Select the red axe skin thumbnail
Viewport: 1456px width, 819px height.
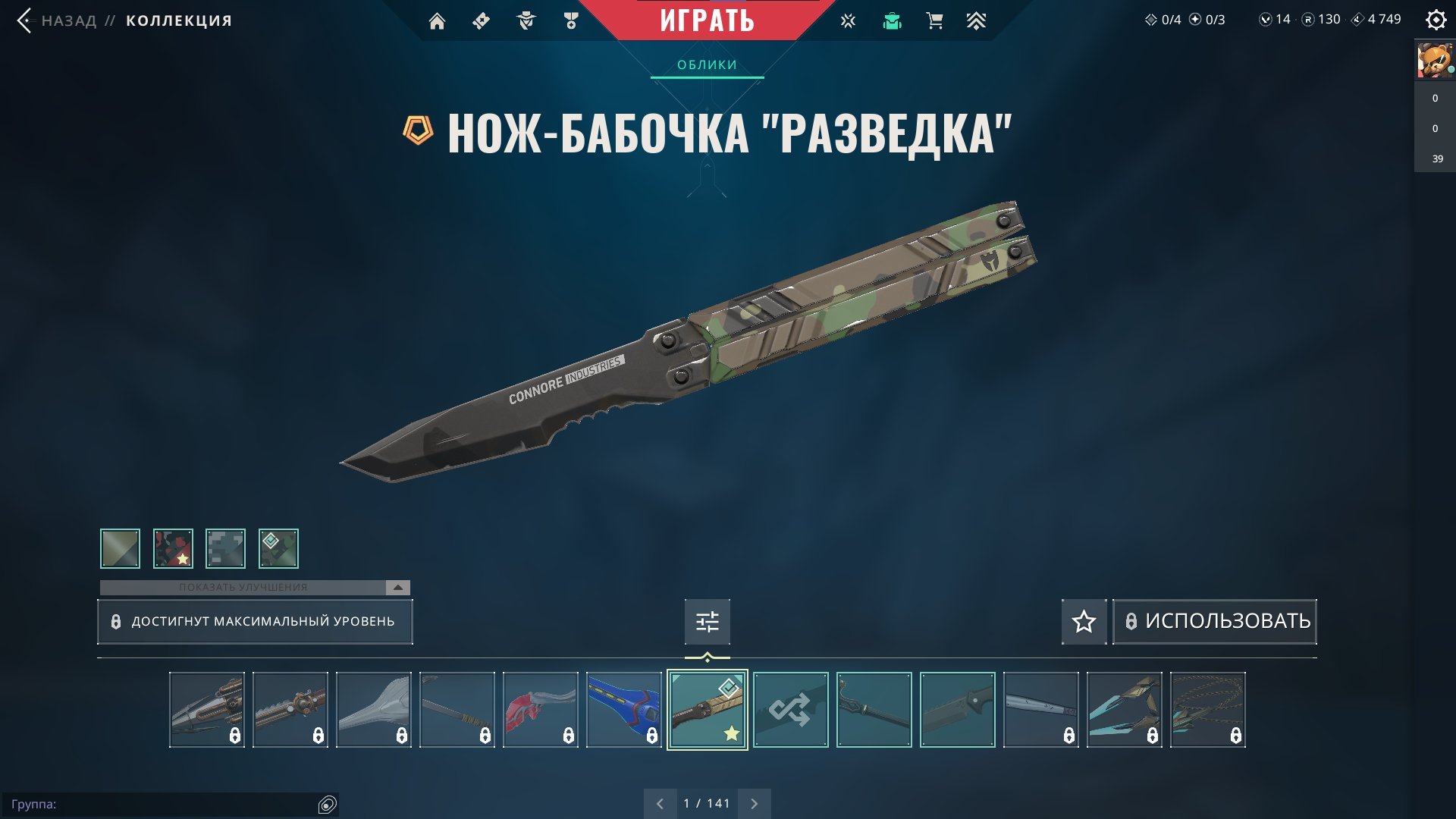[x=540, y=710]
